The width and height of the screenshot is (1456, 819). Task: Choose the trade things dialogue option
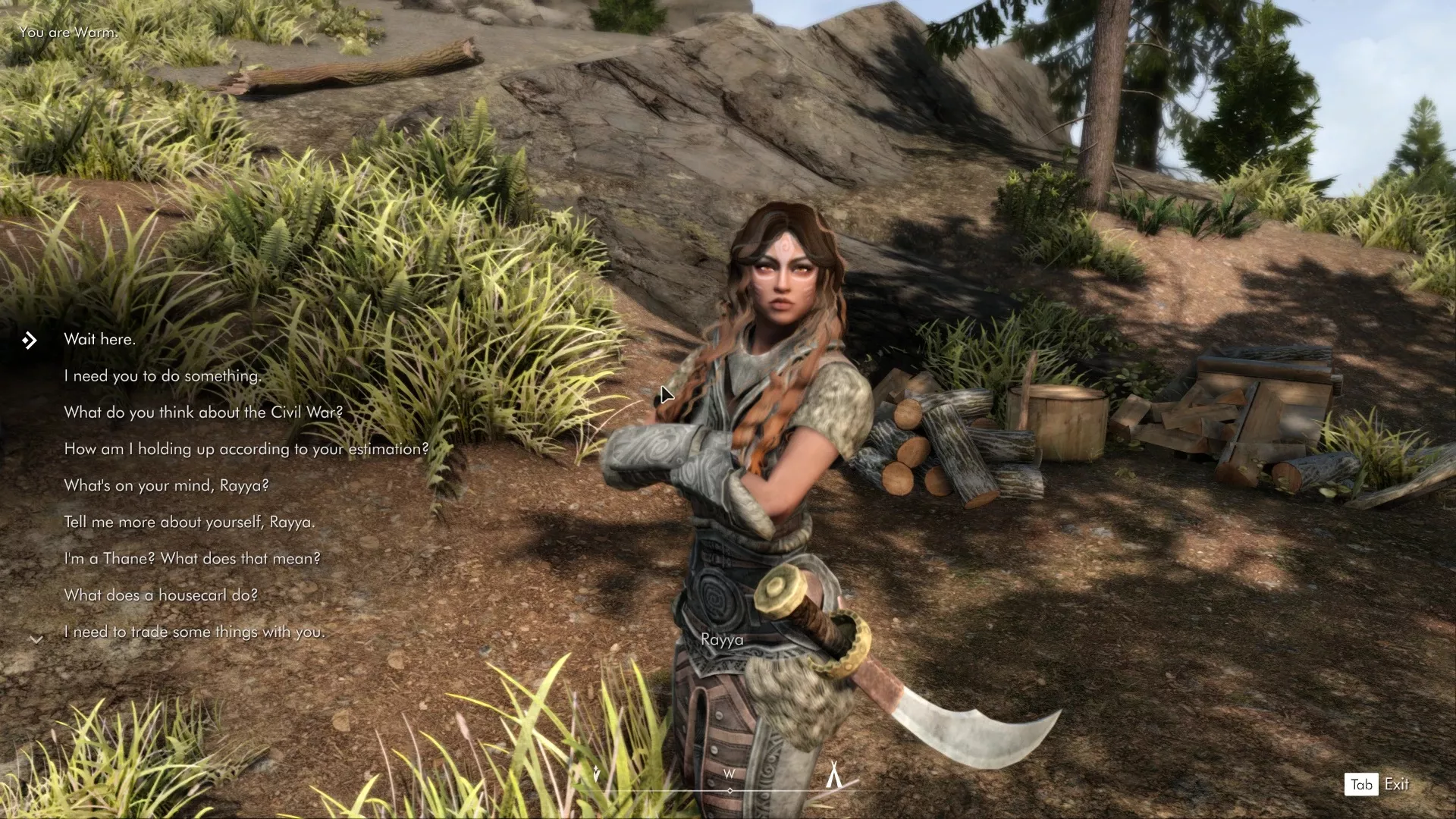194,632
